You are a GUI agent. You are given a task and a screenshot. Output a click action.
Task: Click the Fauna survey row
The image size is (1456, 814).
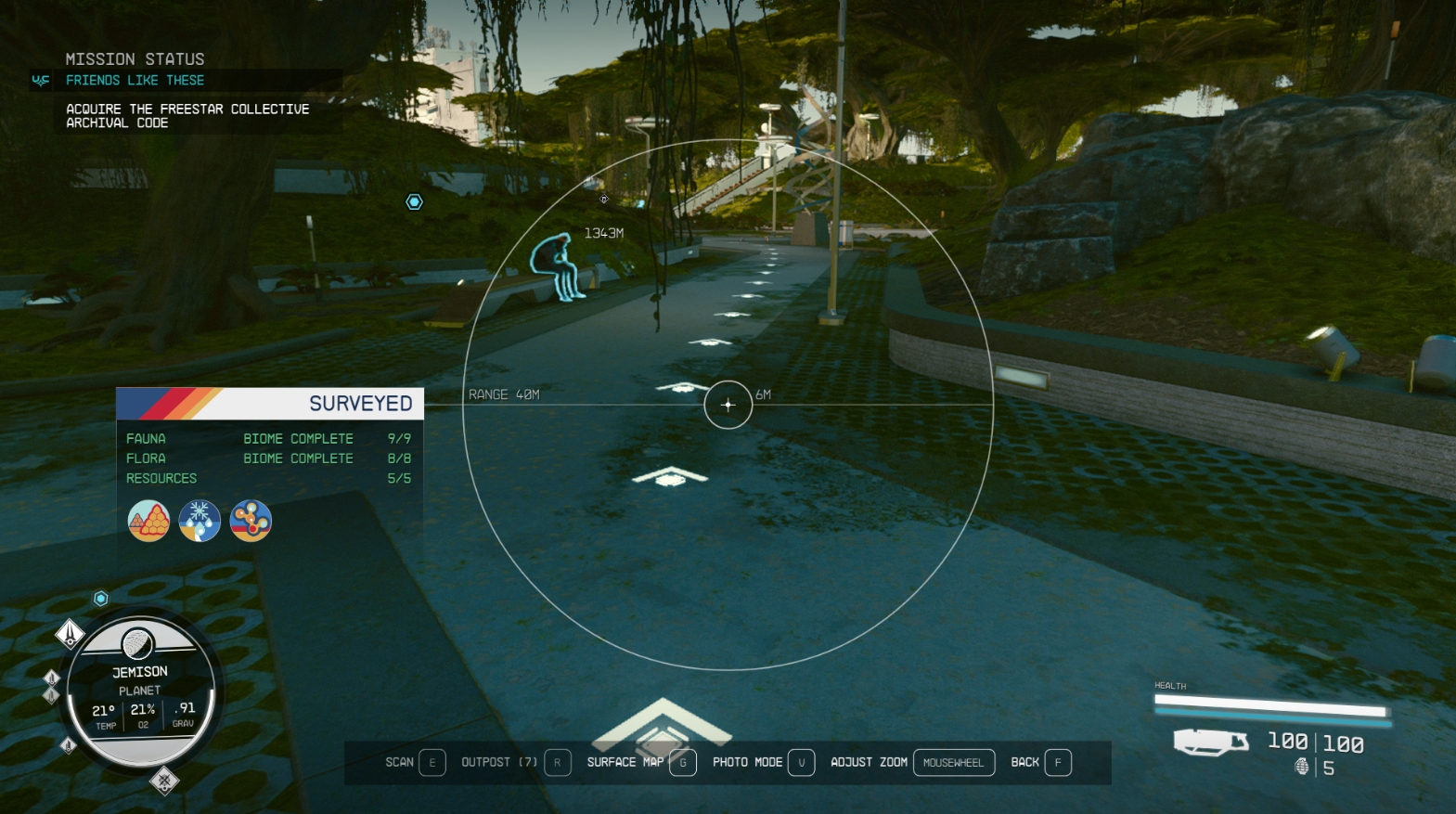[x=268, y=438]
